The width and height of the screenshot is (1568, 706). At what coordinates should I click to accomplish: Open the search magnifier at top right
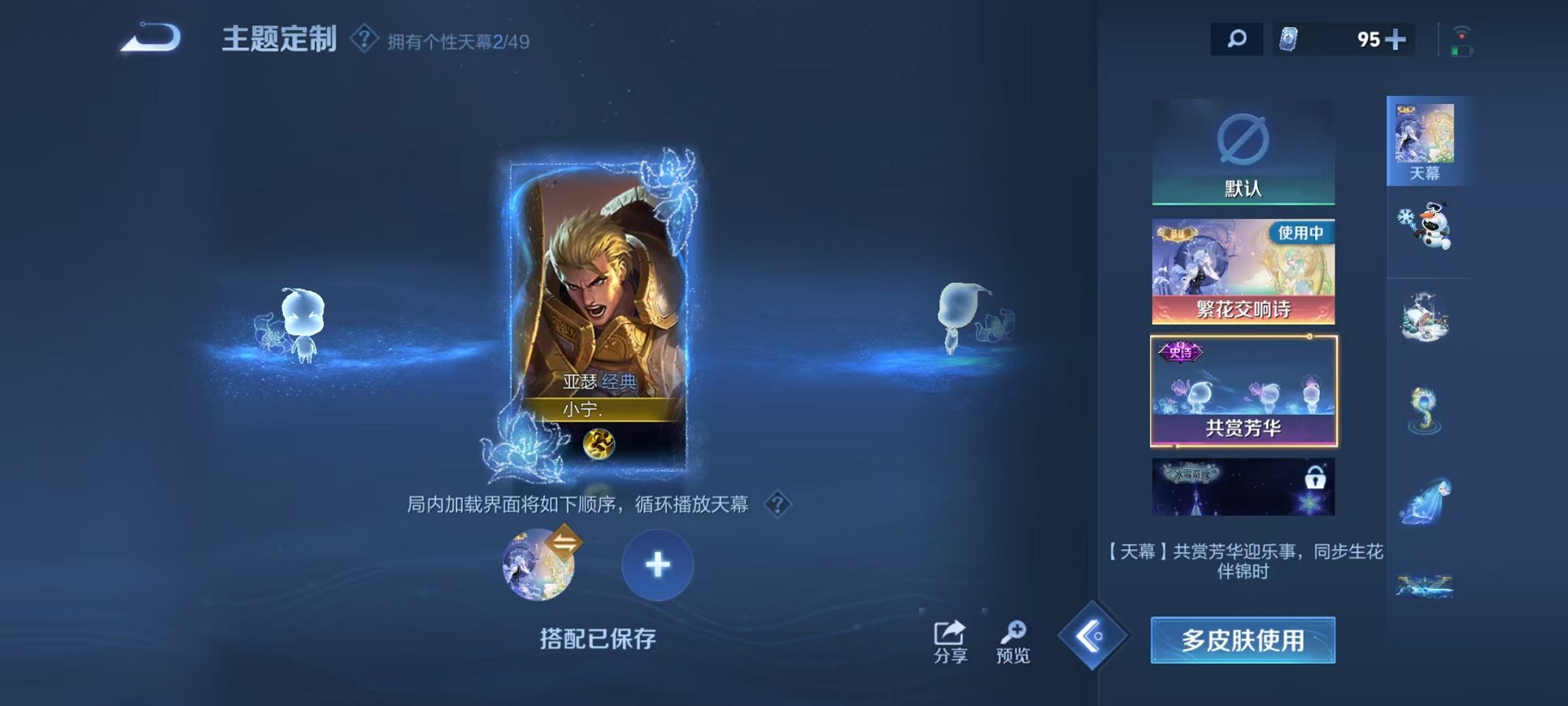pyautogui.click(x=1237, y=37)
